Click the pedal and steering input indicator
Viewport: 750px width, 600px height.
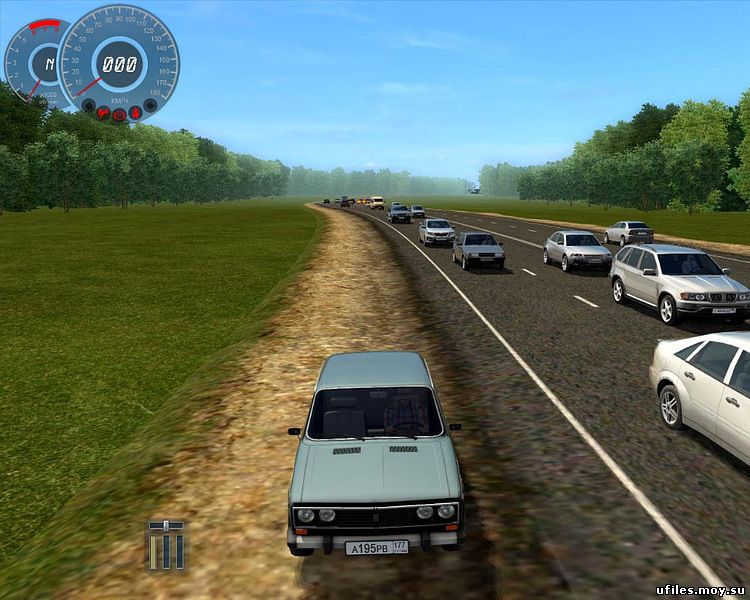click(x=165, y=545)
